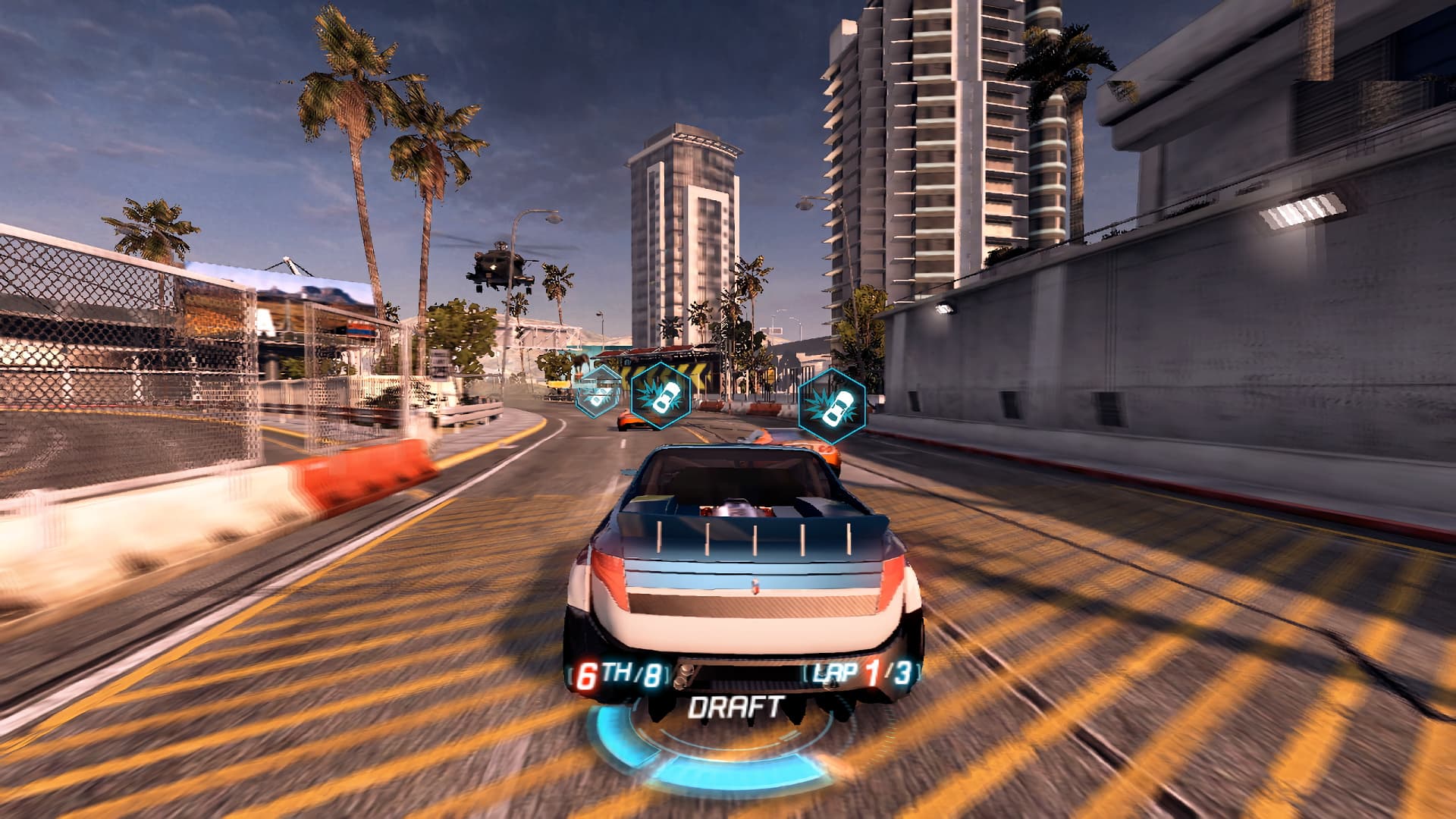Select the faded translucent power play icon

pyautogui.click(x=598, y=391)
